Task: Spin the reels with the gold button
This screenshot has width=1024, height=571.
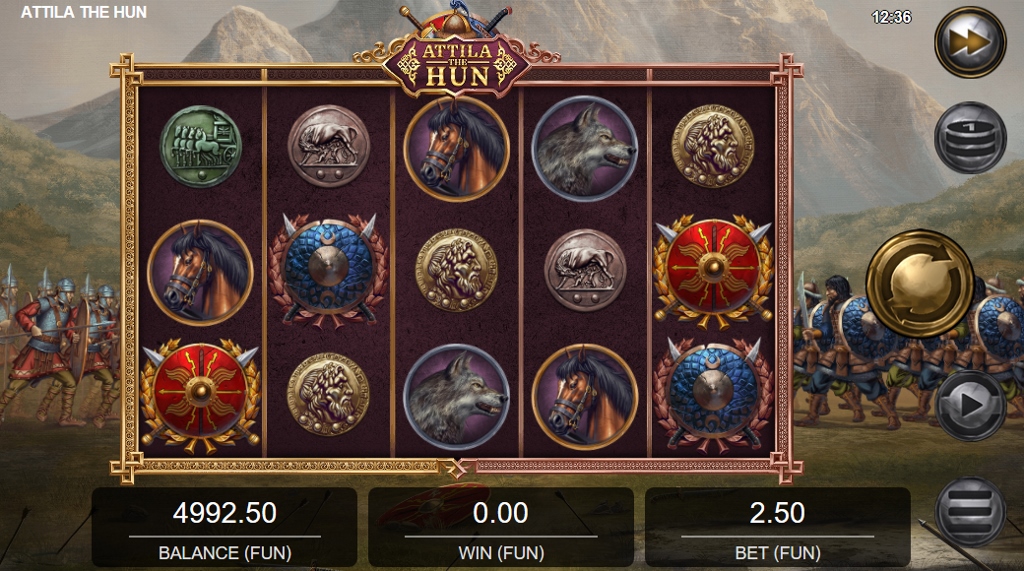Action: tap(919, 282)
